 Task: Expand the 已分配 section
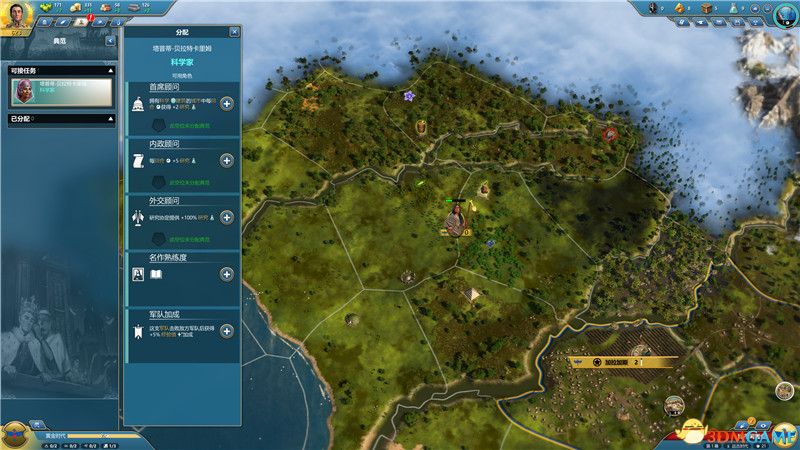click(x=112, y=119)
